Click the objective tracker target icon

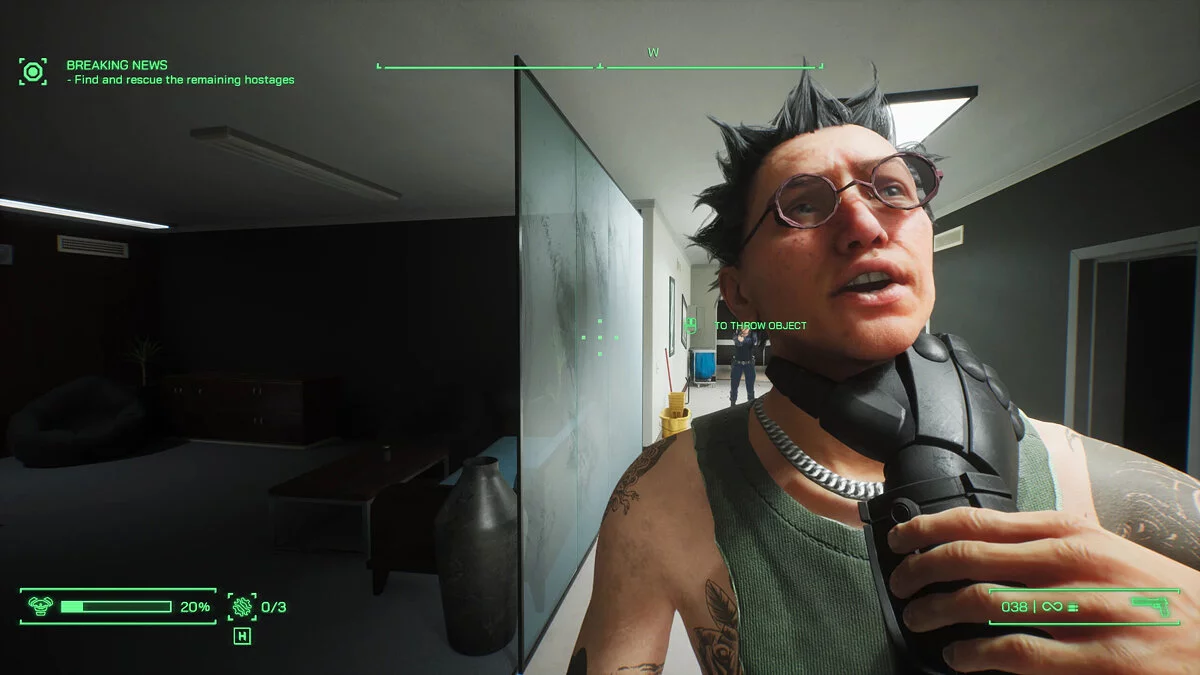pos(33,72)
